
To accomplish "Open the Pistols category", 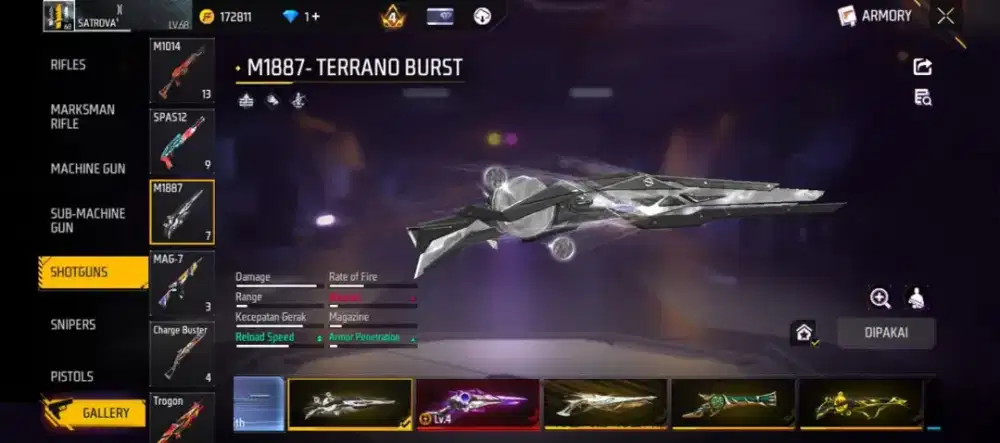I will tap(72, 376).
